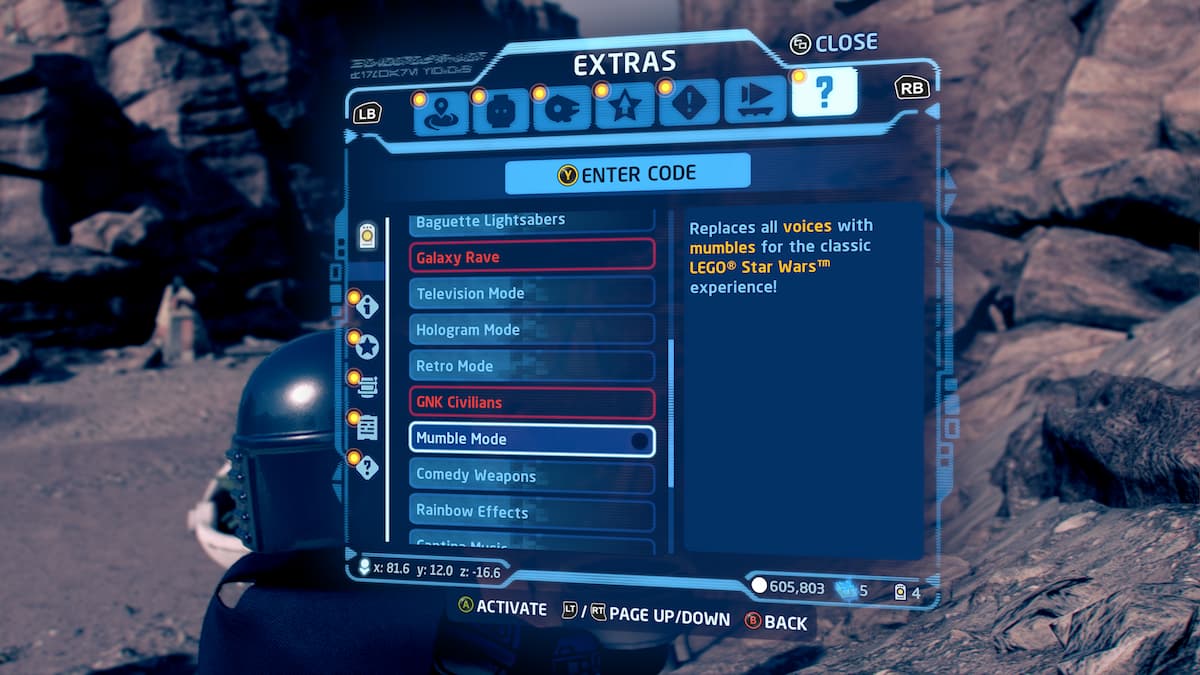The width and height of the screenshot is (1200, 675).
Task: Select the Comedy Weapons extra
Action: [x=531, y=475]
